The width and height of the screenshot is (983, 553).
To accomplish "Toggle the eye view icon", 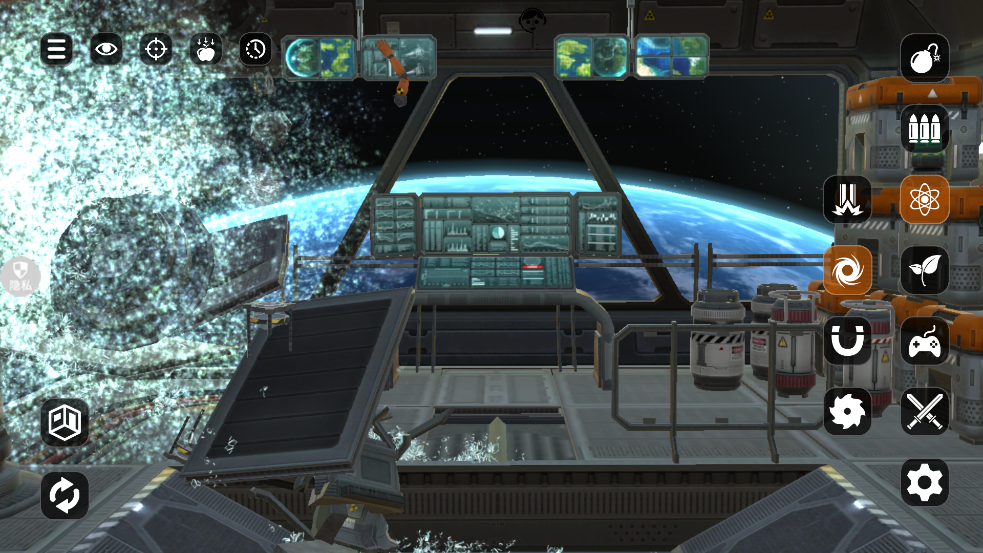I will [x=106, y=48].
